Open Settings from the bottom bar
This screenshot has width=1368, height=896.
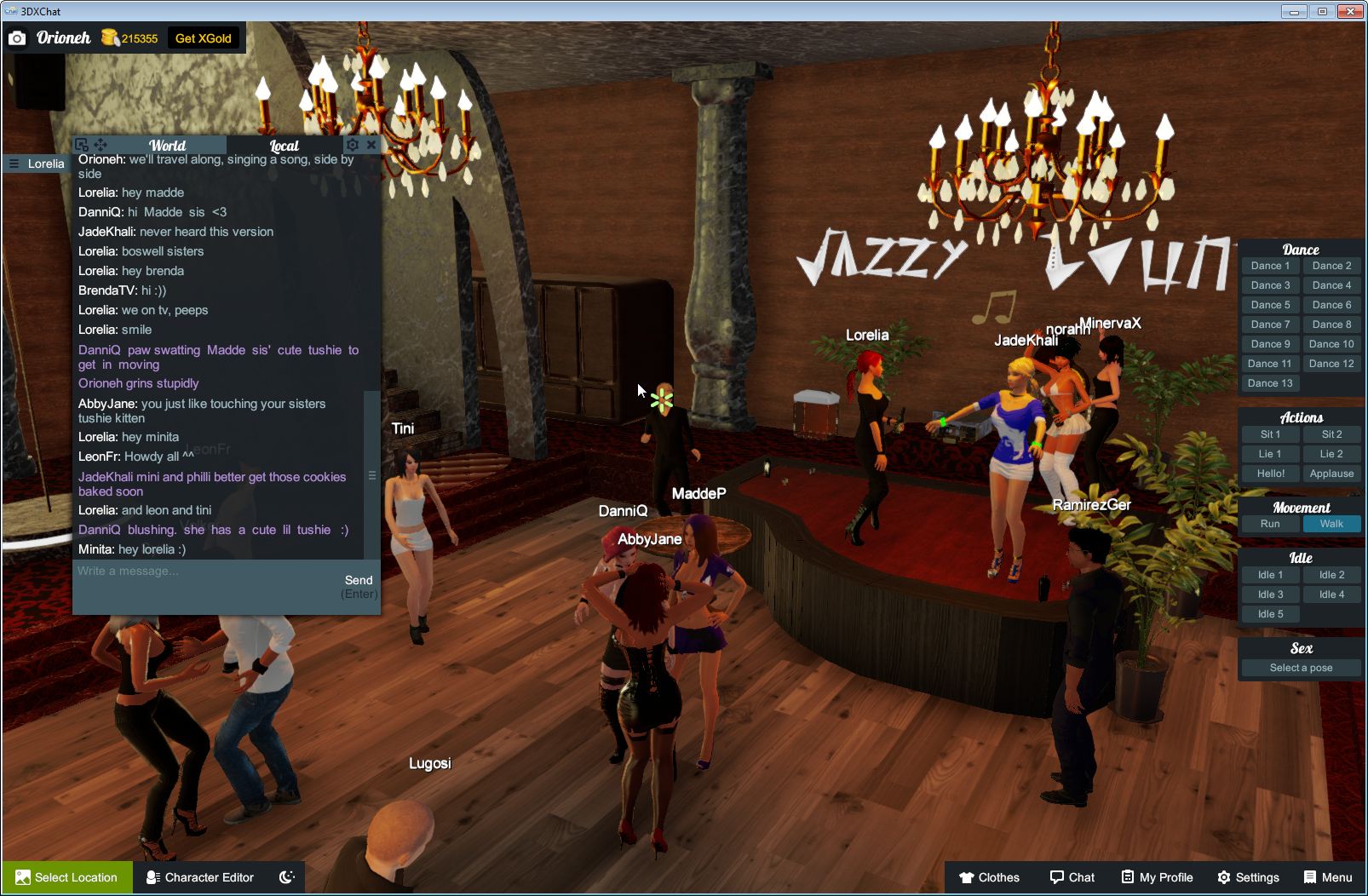point(1249,877)
